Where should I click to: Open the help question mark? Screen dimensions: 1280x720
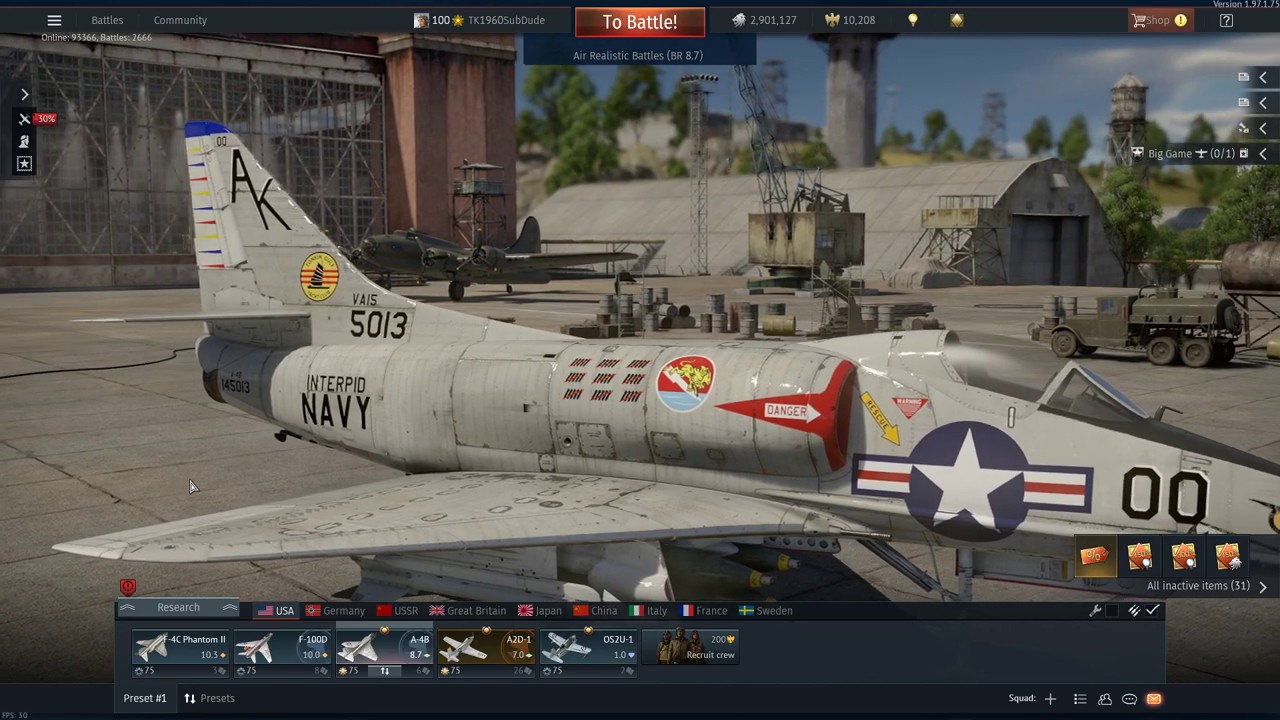click(x=1226, y=20)
